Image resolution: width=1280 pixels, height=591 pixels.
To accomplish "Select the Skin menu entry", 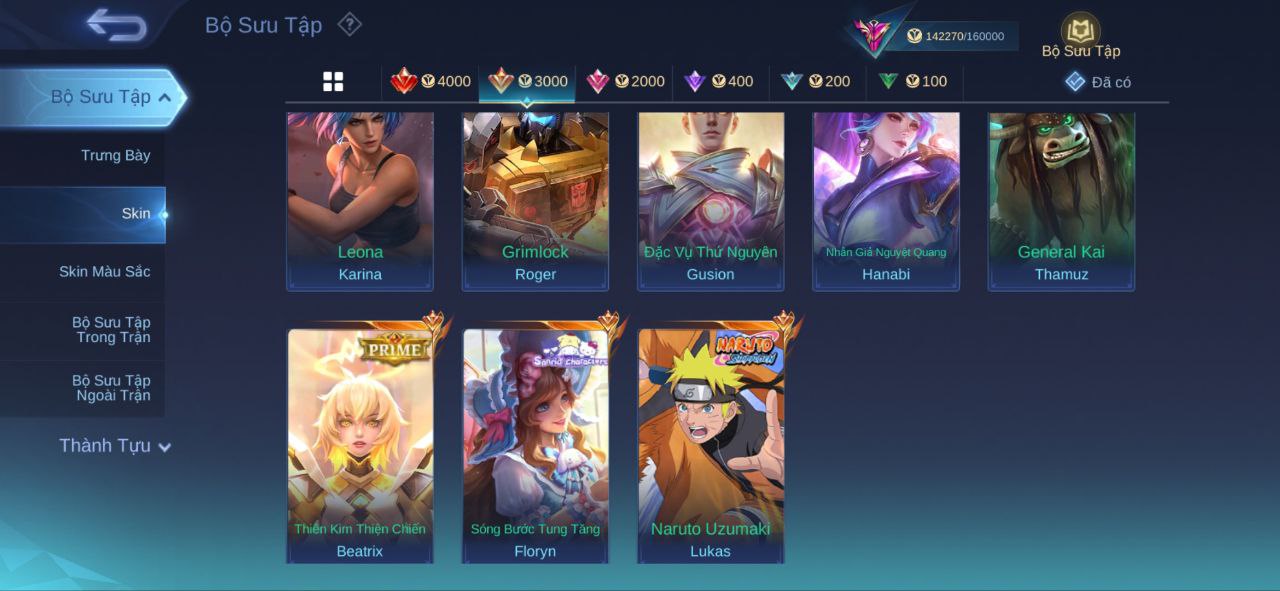I will point(135,213).
